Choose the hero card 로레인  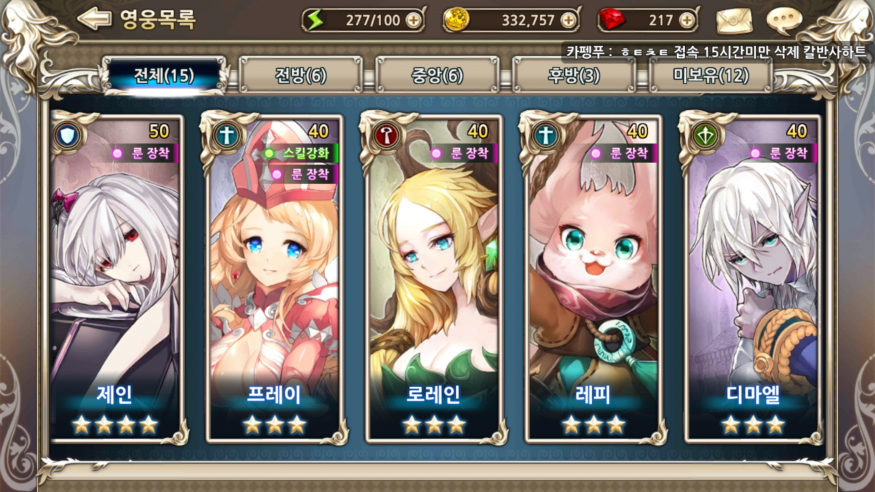[430, 280]
